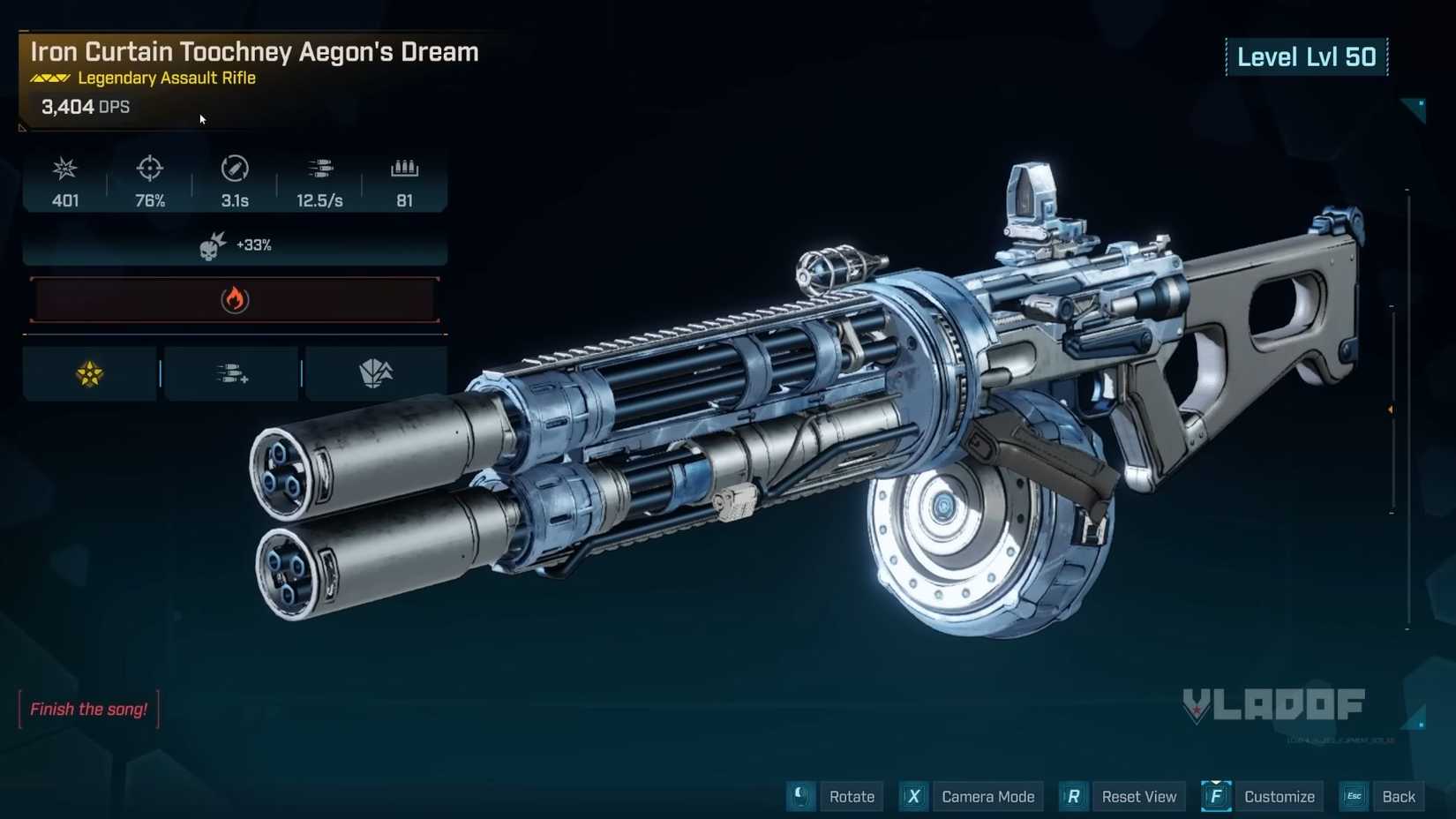Click the reload speed icon above 3.1s

pyautogui.click(x=234, y=169)
